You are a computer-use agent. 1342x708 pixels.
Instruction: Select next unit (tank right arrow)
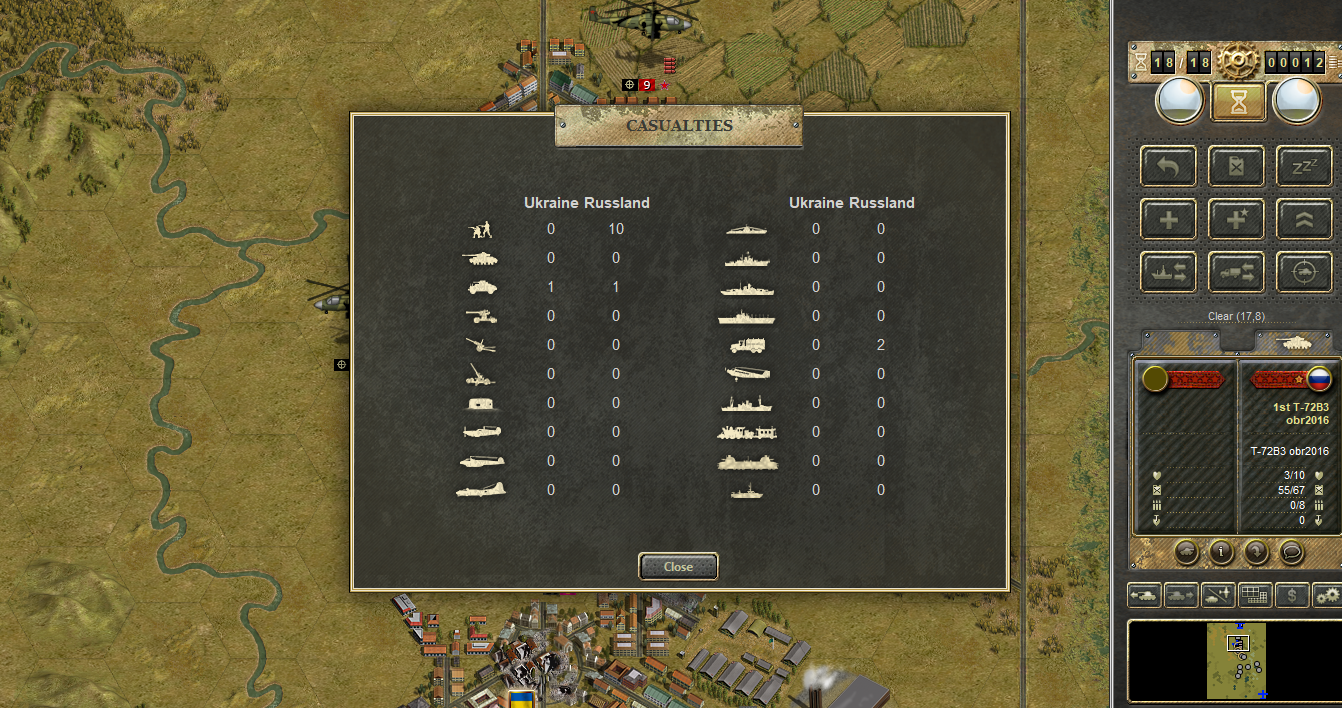[1181, 595]
